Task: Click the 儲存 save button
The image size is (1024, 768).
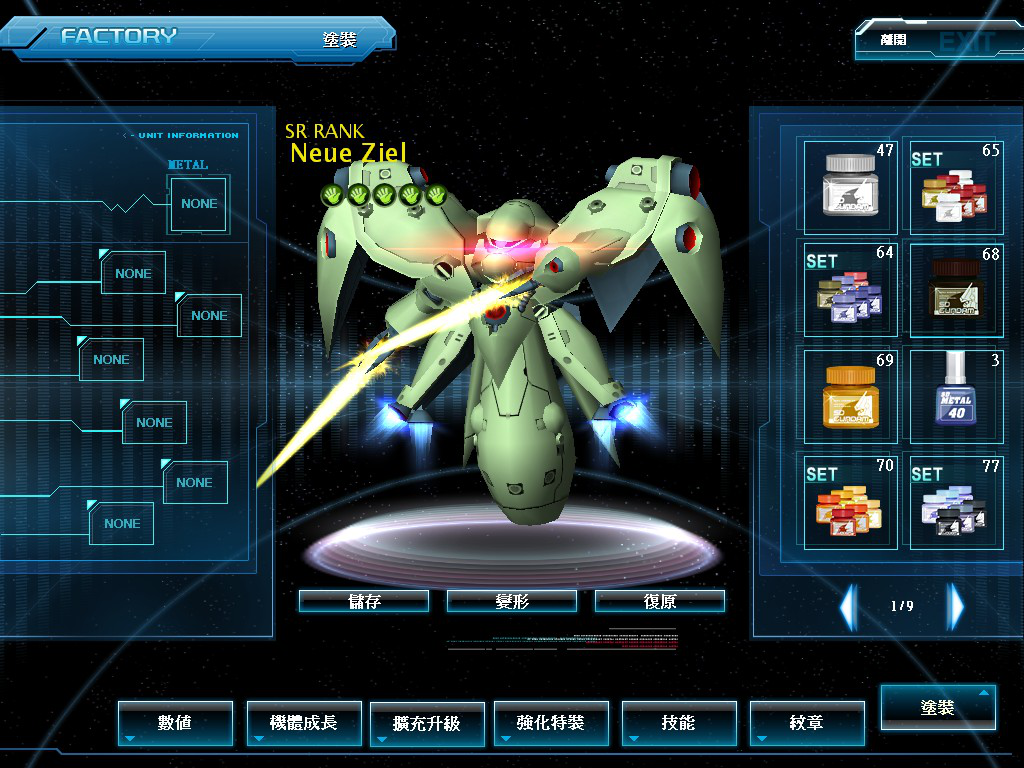Action: (364, 601)
